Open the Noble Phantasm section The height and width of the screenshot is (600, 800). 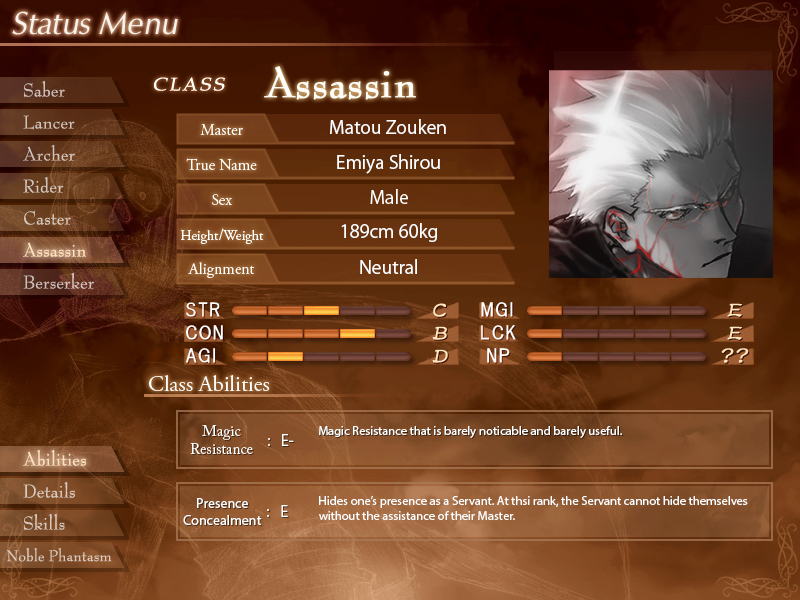tap(58, 556)
